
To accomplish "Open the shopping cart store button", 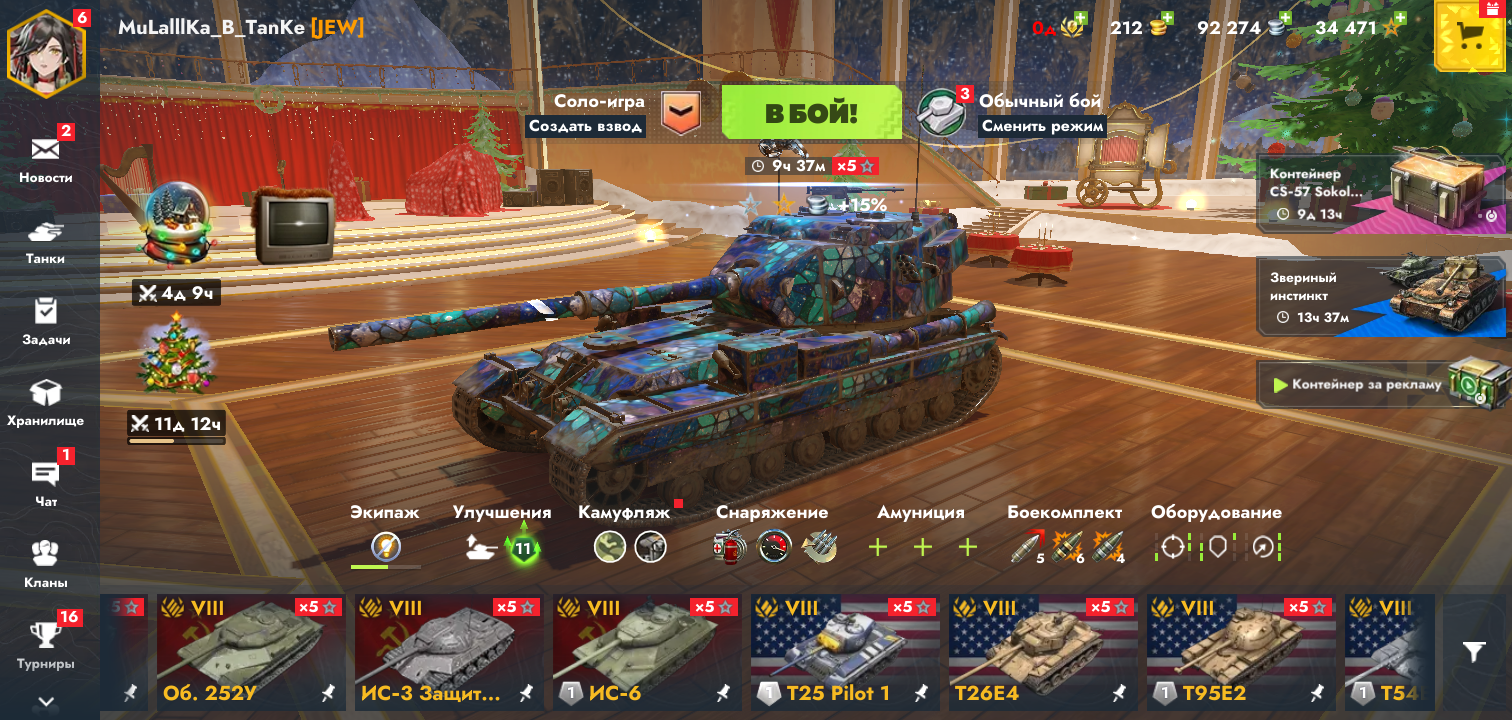I will point(1470,37).
